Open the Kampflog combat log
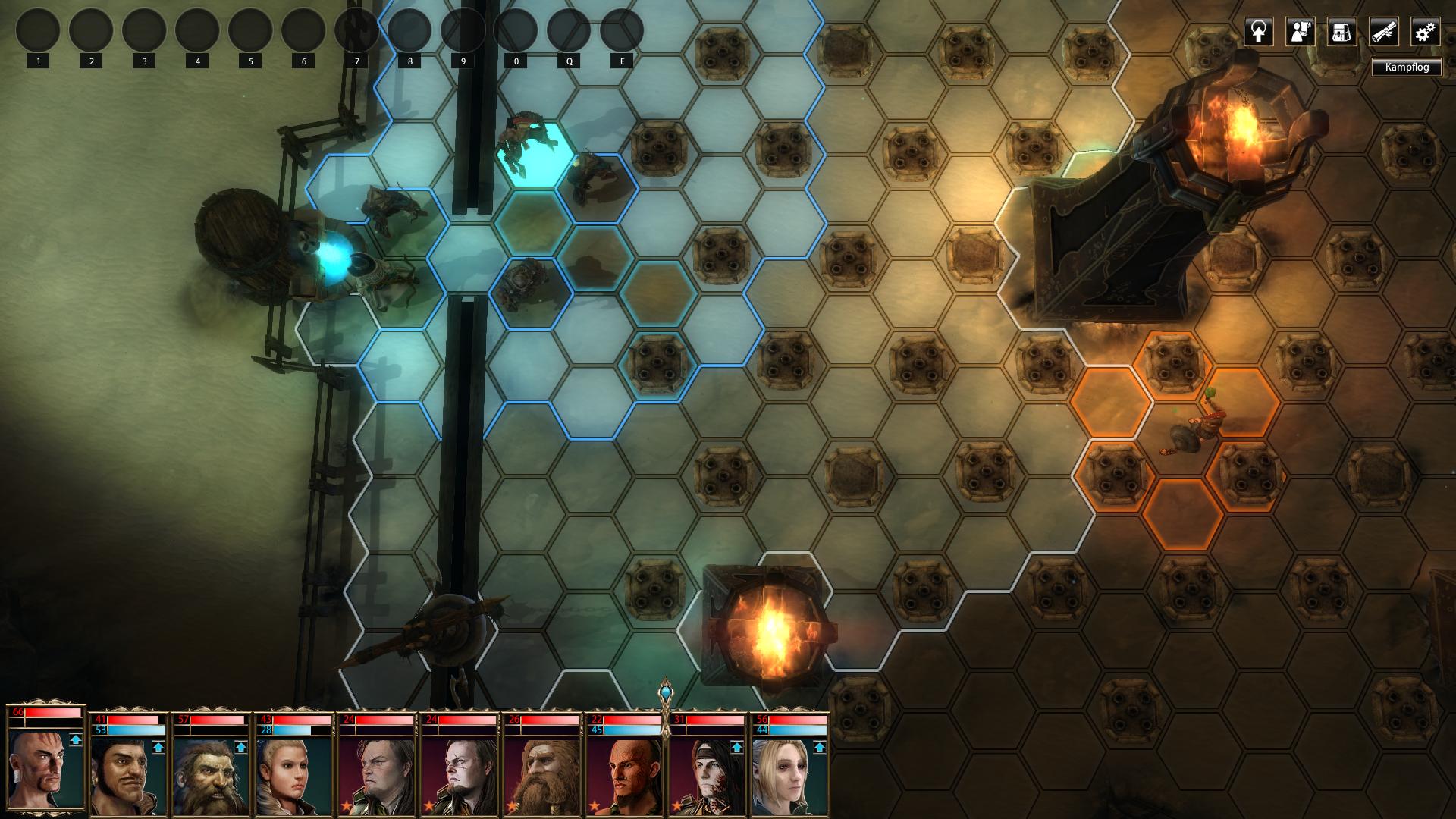 click(x=1406, y=67)
